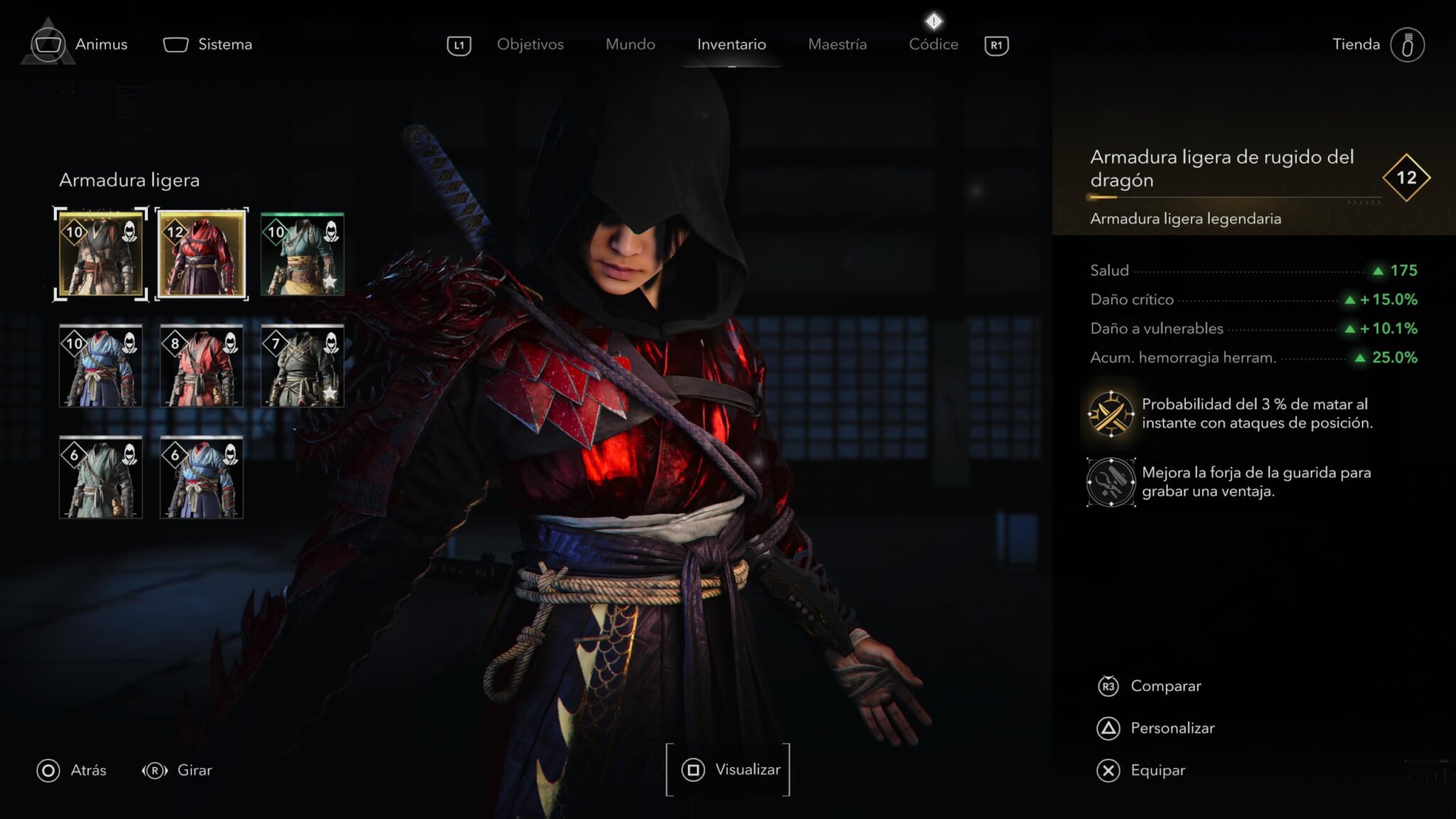Screen dimensions: 1456x819
Task: Go to the Maestría tab
Action: pos(837,44)
